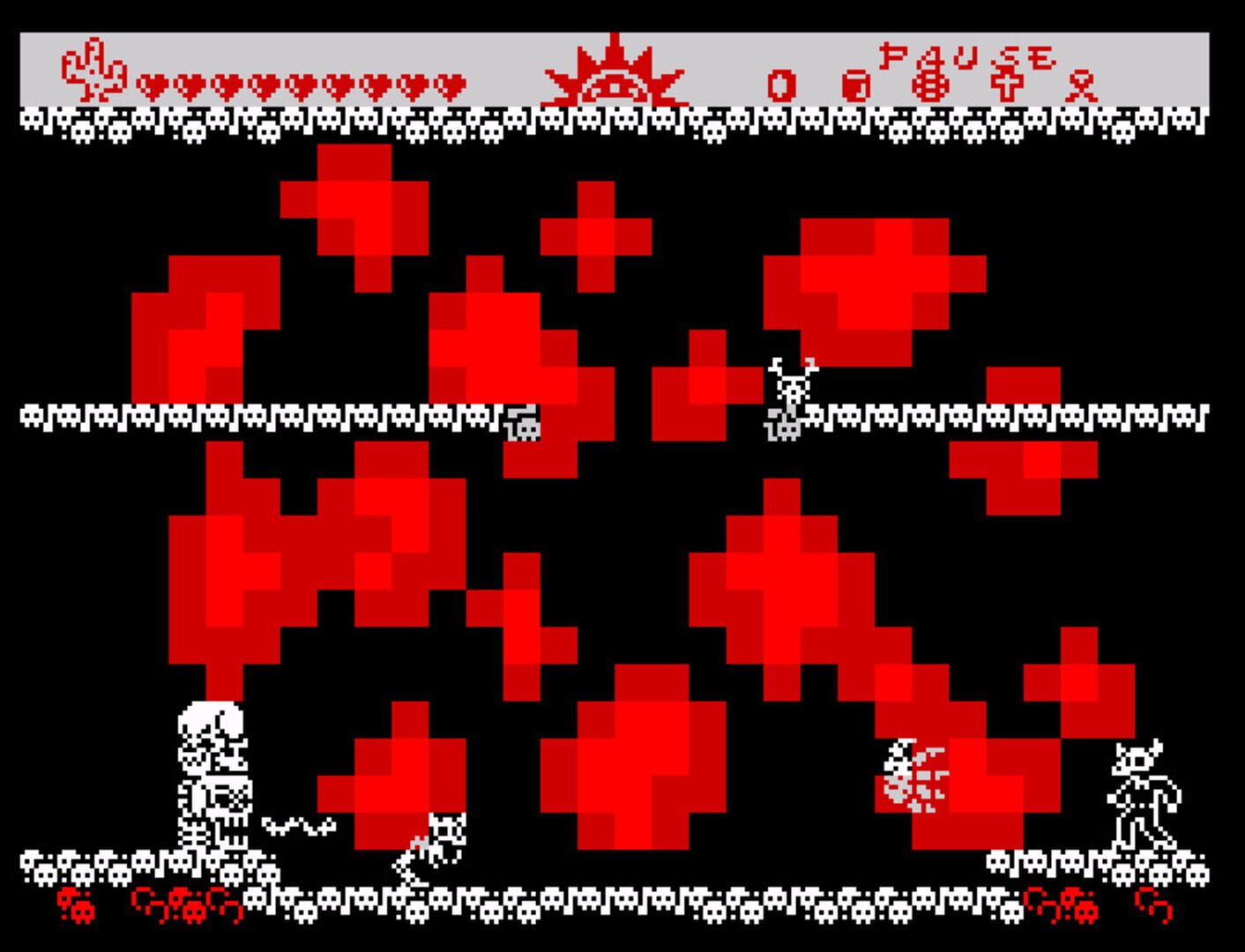Click the middle heart to toggle health display
The width and height of the screenshot is (1245, 952).
tap(300, 86)
